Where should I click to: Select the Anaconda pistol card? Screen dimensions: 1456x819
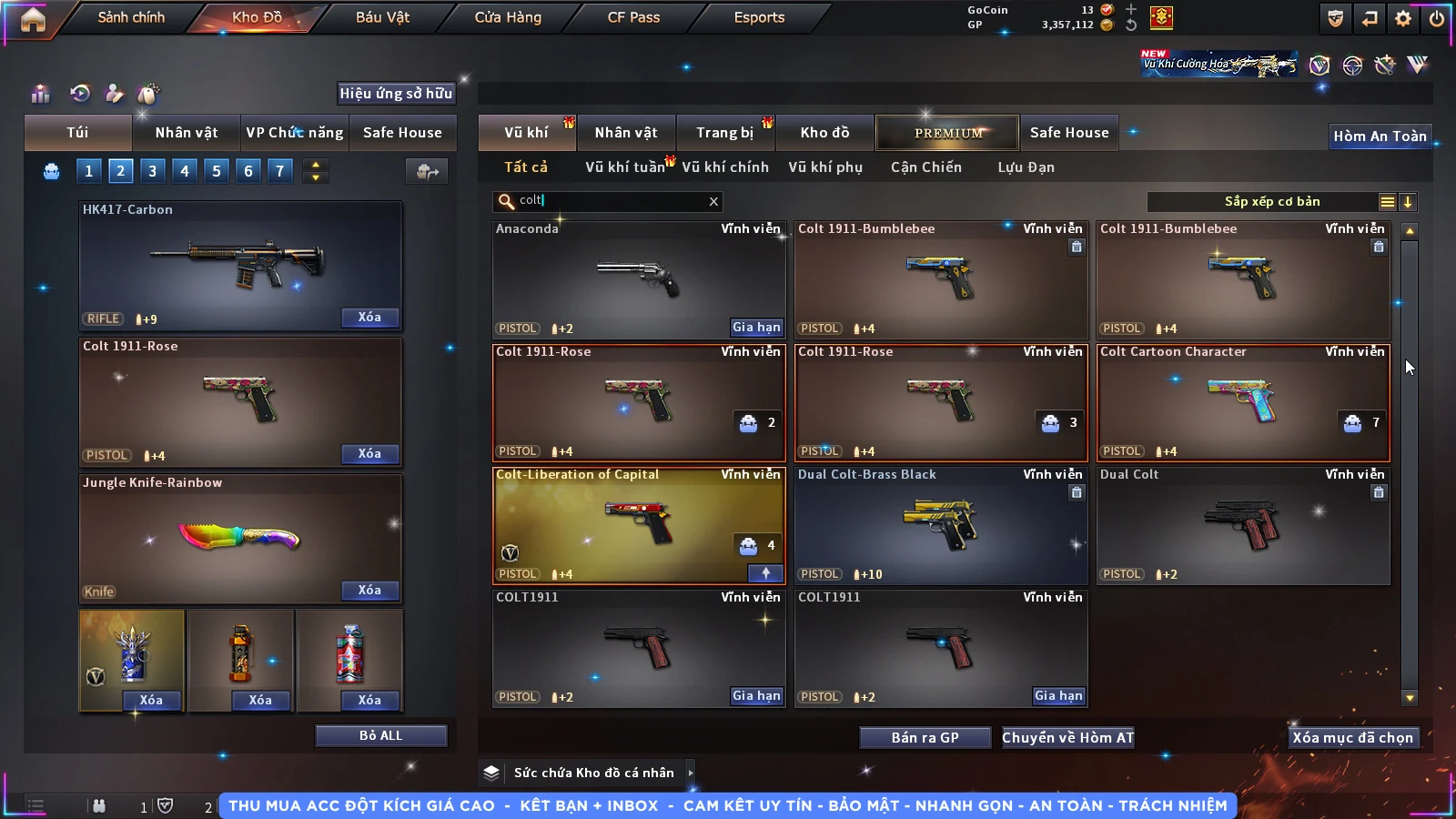click(638, 279)
